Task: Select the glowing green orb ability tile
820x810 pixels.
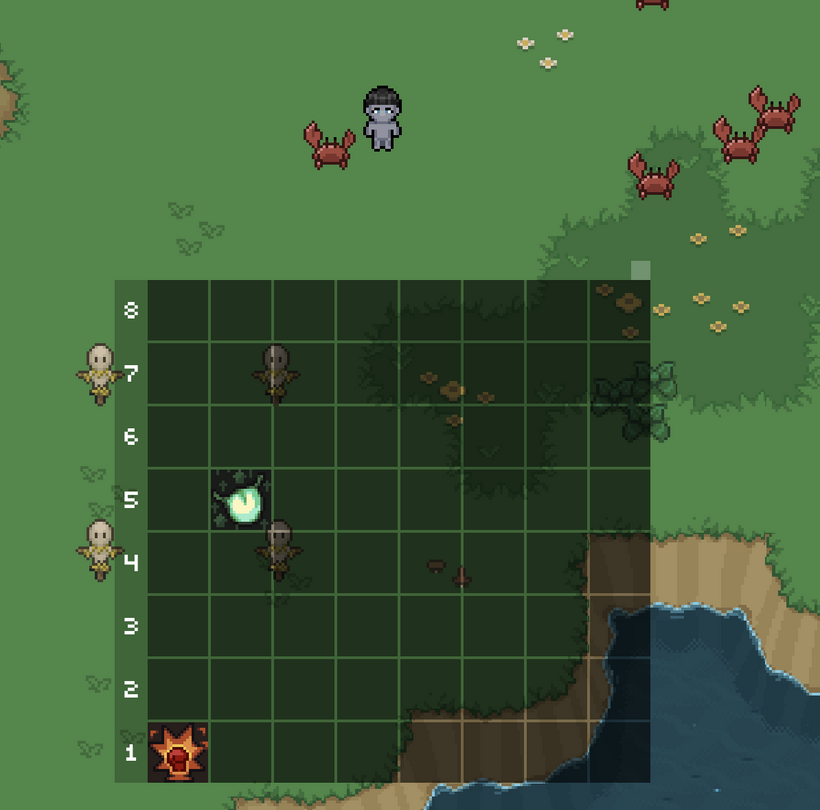Action: pos(241,499)
